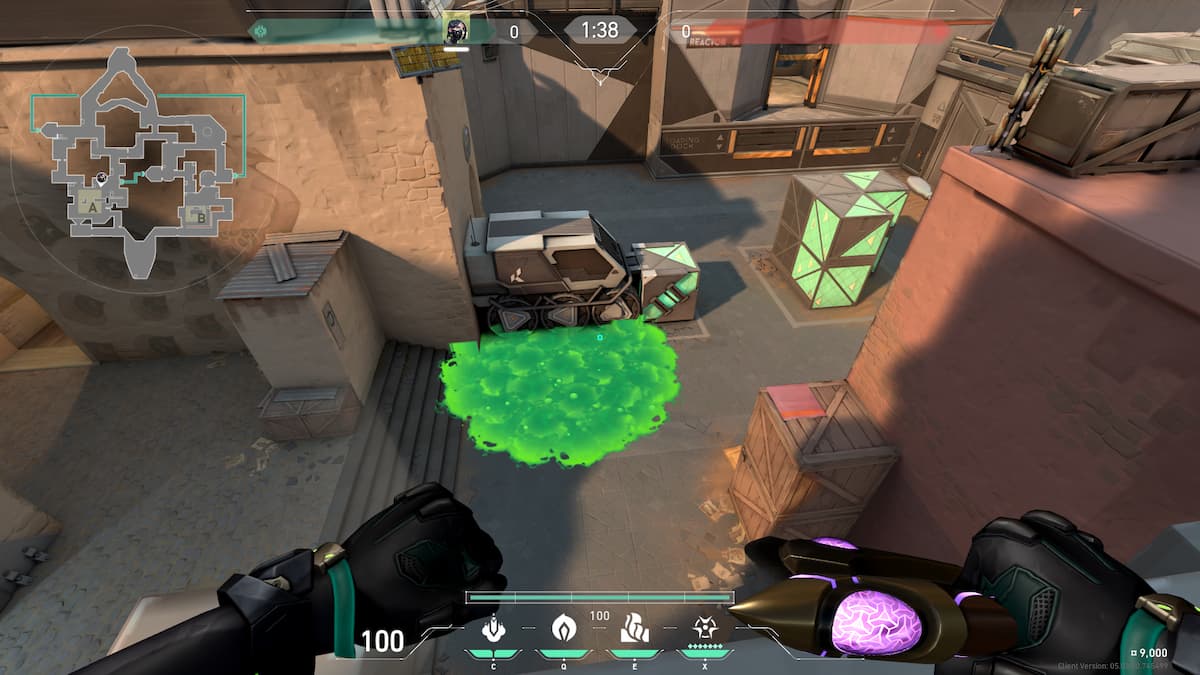Screen dimensions: 1200x675
Task: Click the teal team emblem in top bar
Action: coord(261,31)
